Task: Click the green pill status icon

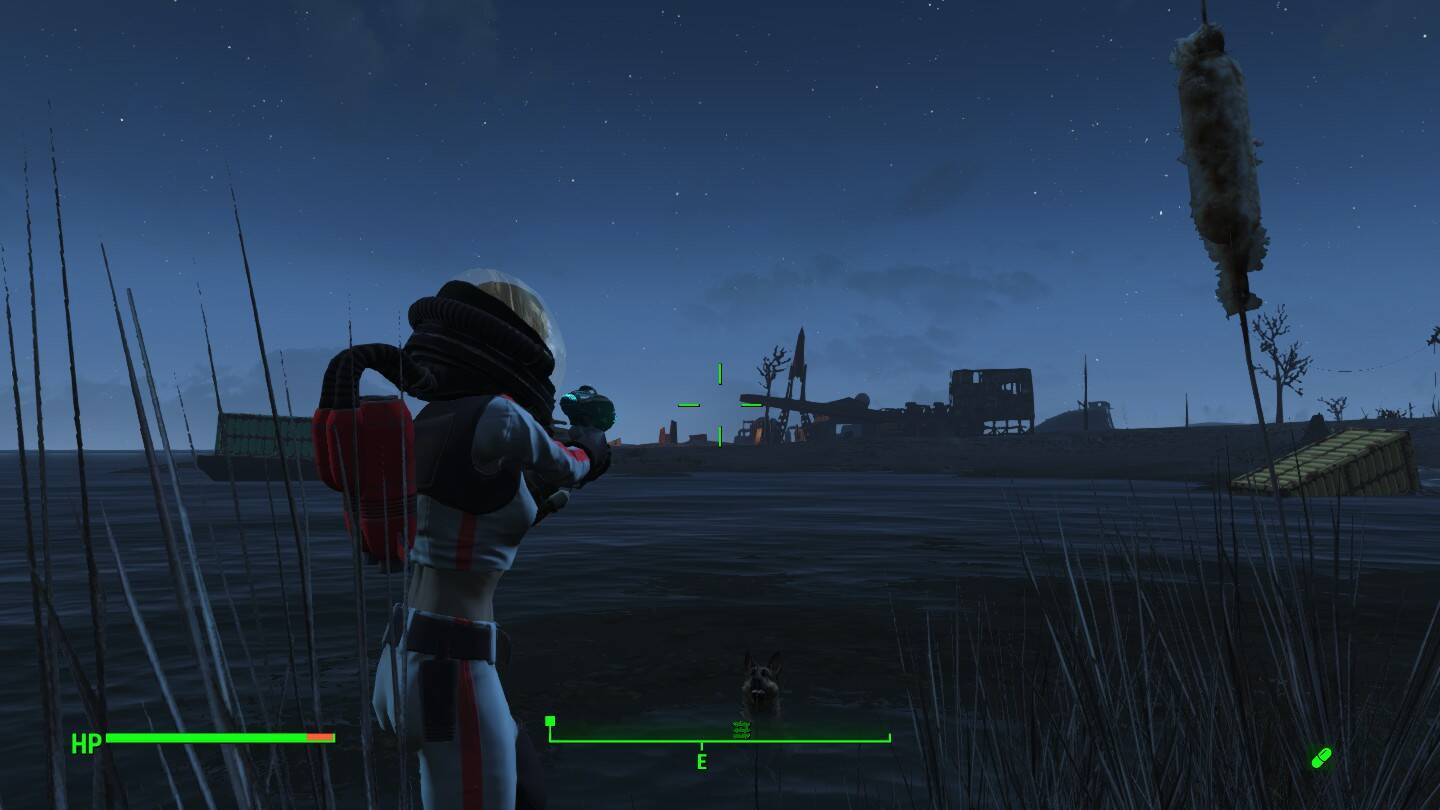Action: pyautogui.click(x=1321, y=758)
